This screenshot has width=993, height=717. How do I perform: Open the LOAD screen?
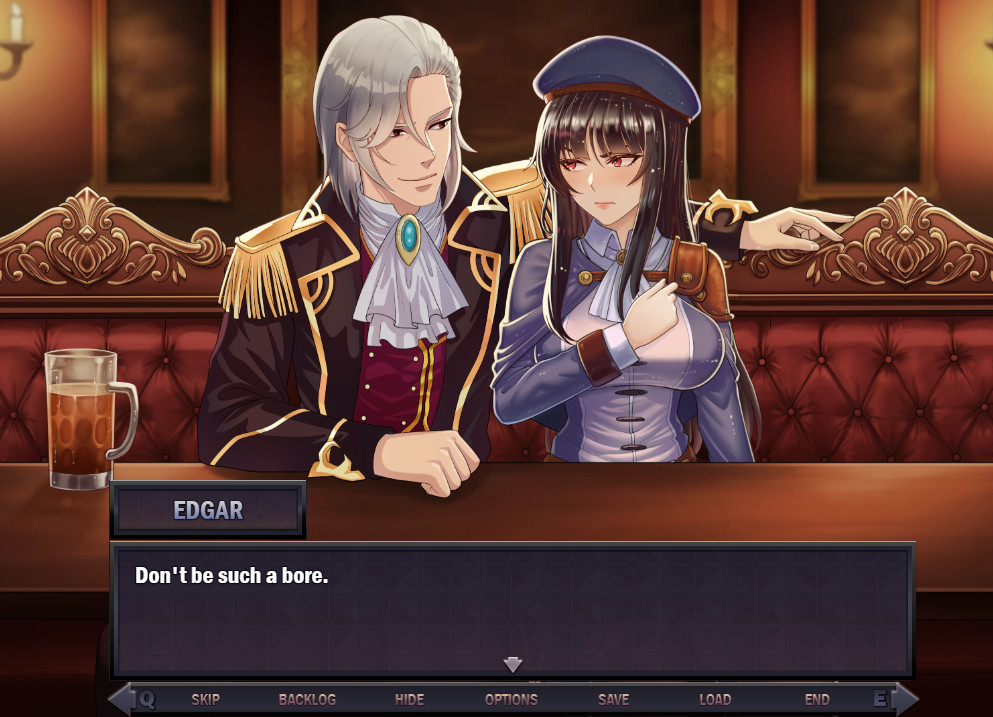pos(714,699)
